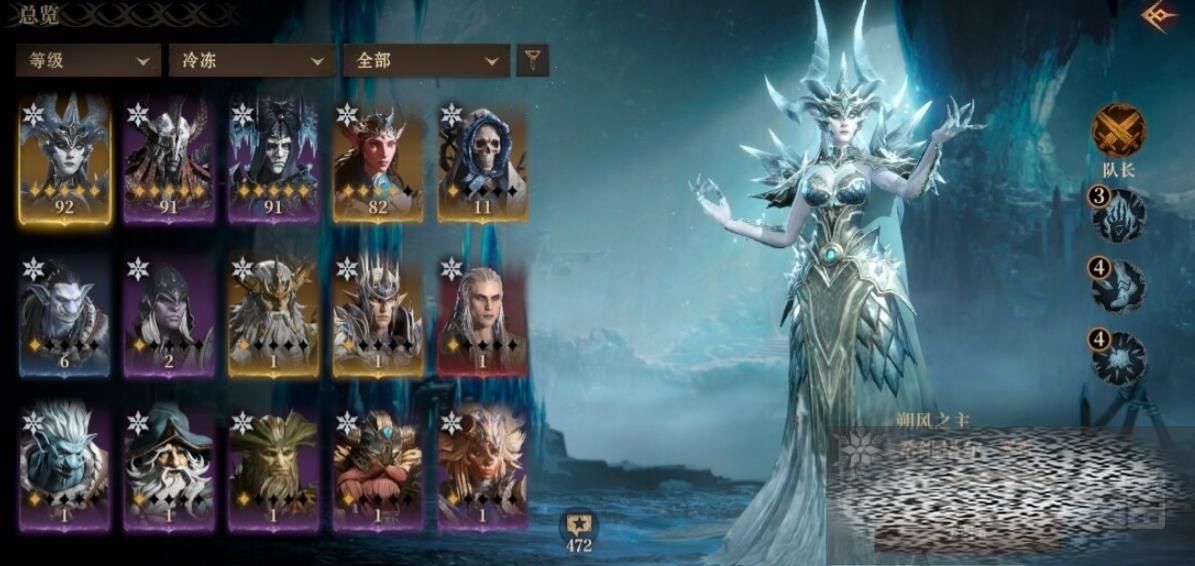Open the 队长 leader skill icon
This screenshot has width=1195, height=566.
click(x=1119, y=131)
